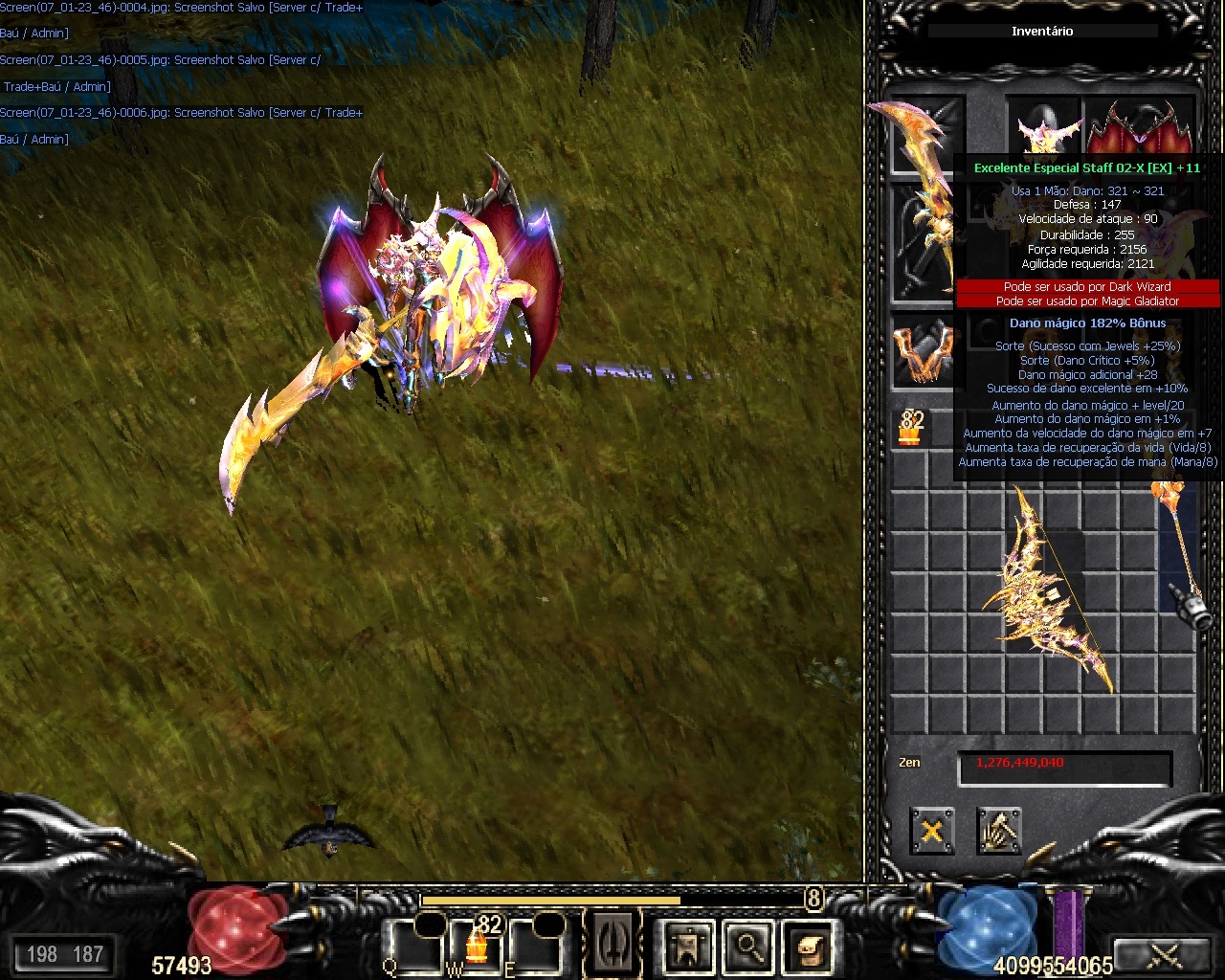
Task: Use the W hotkey potion slot
Action: click(x=477, y=943)
